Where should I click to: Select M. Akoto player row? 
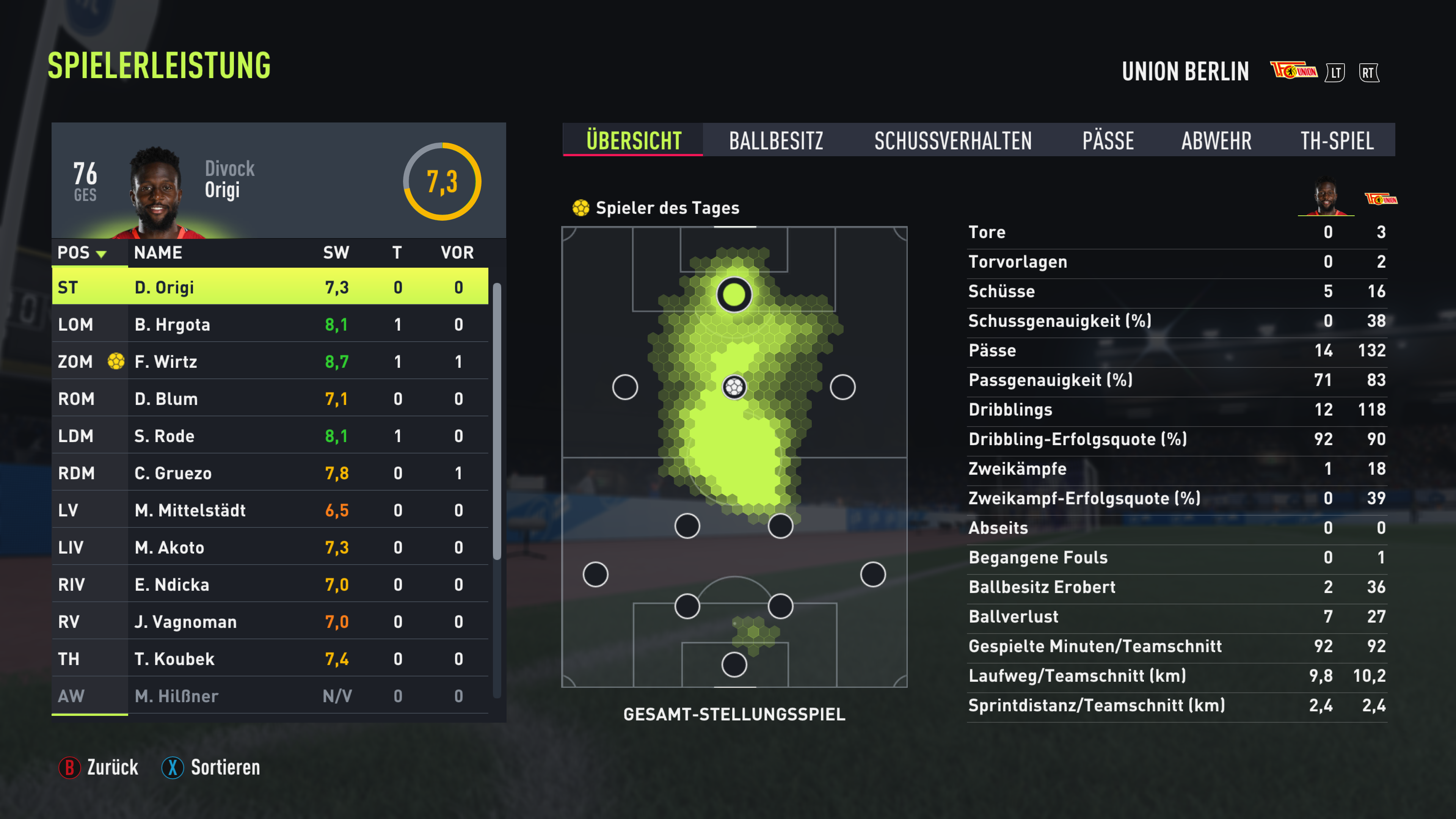270,547
